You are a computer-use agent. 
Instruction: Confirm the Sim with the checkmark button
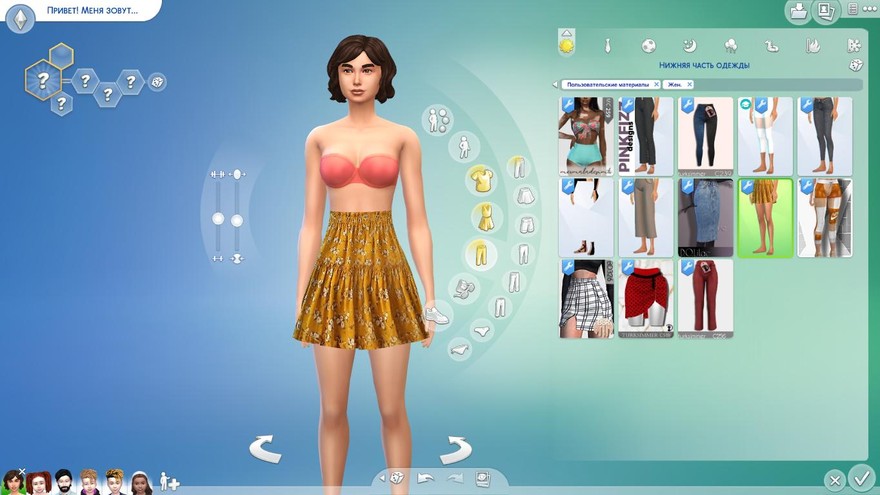859,478
